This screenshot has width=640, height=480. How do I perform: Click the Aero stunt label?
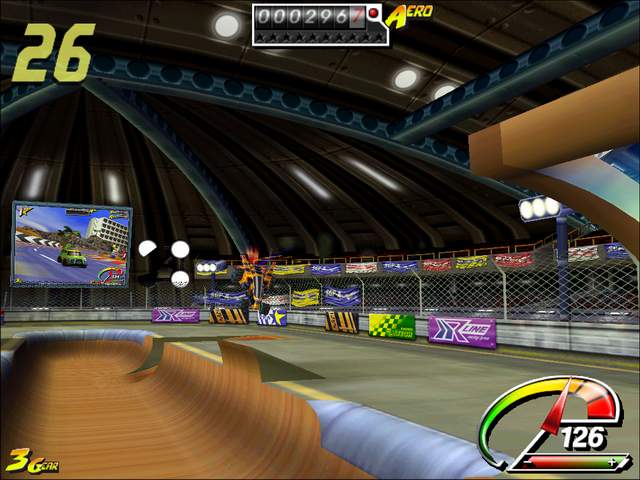409,16
